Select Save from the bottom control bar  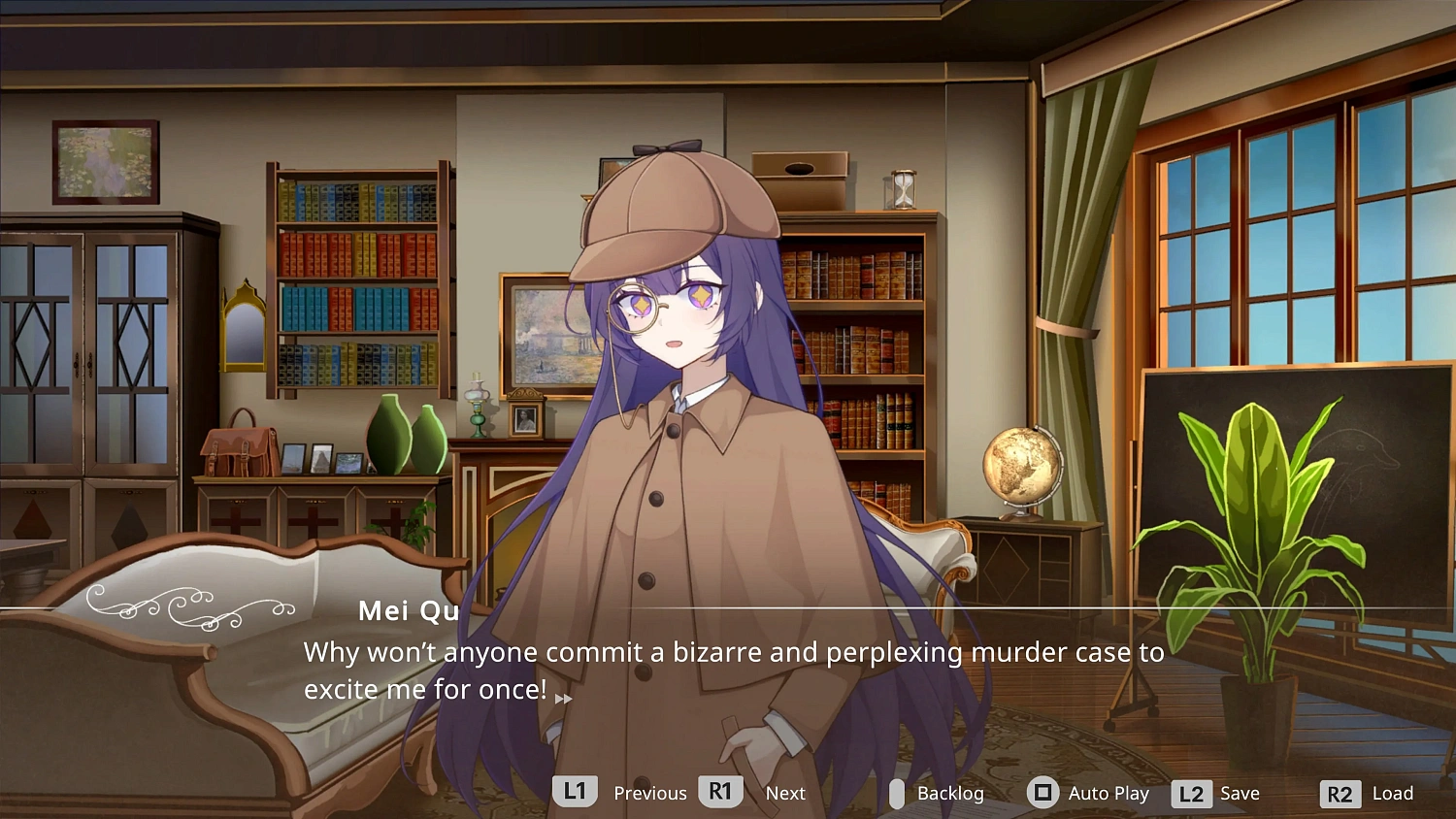click(x=1241, y=793)
